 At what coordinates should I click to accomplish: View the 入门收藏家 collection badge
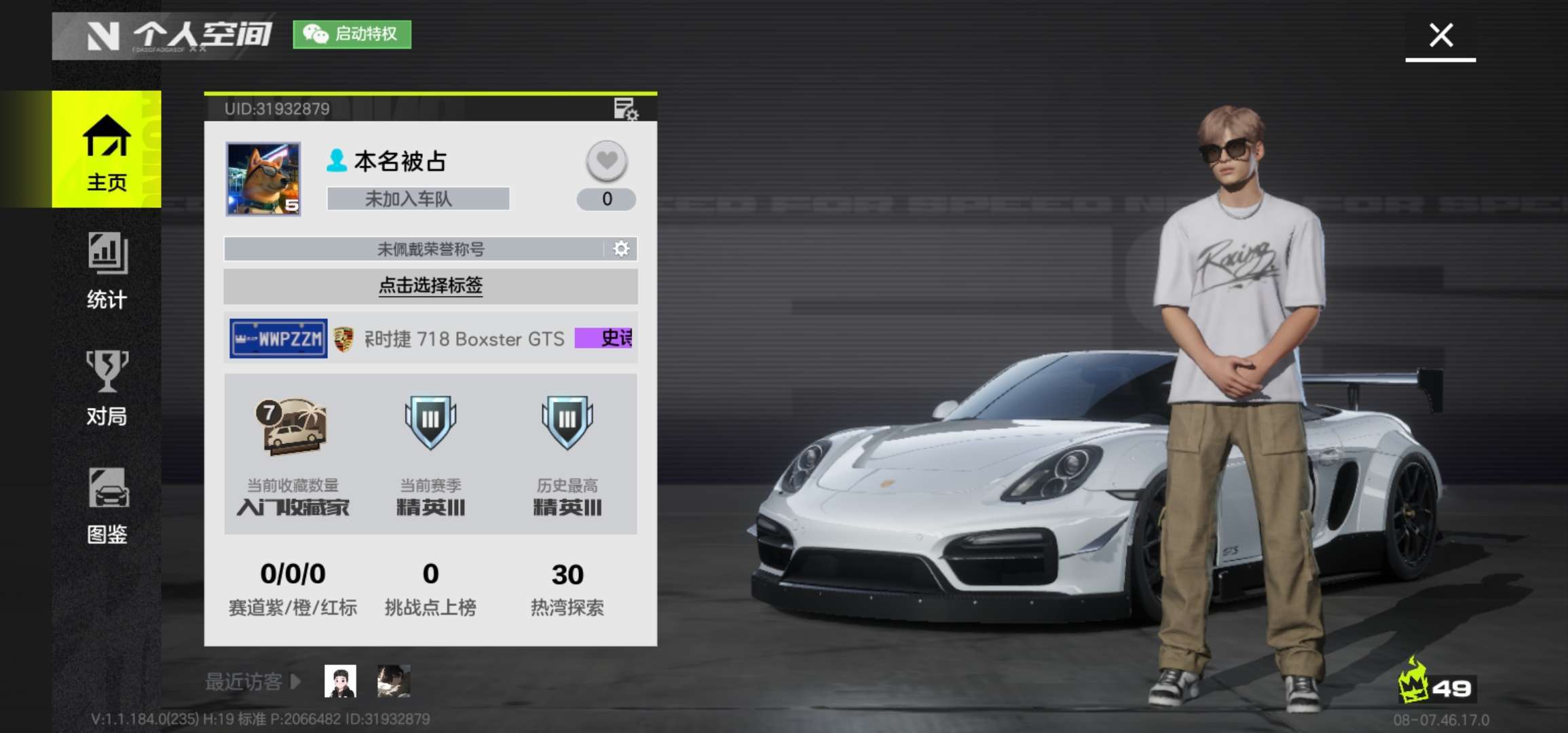[293, 426]
